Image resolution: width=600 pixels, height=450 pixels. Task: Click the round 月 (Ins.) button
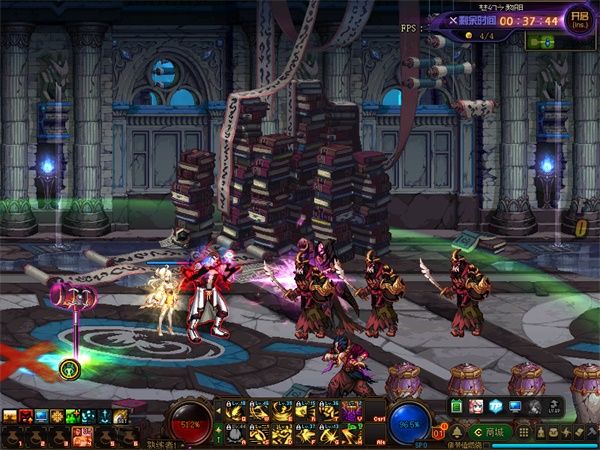(578, 20)
